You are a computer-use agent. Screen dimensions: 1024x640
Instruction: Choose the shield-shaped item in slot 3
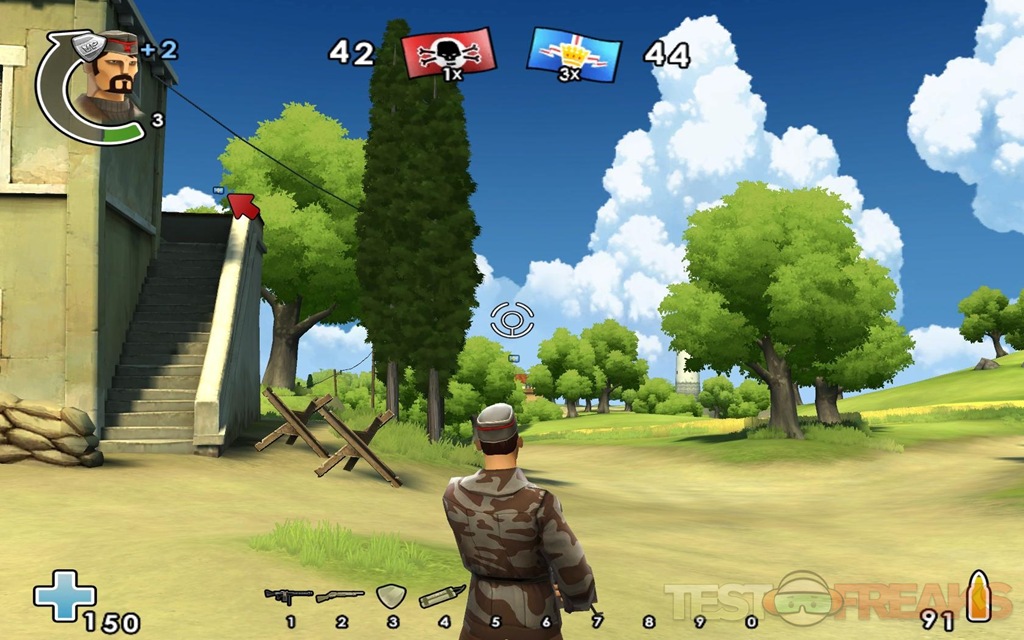pos(390,597)
